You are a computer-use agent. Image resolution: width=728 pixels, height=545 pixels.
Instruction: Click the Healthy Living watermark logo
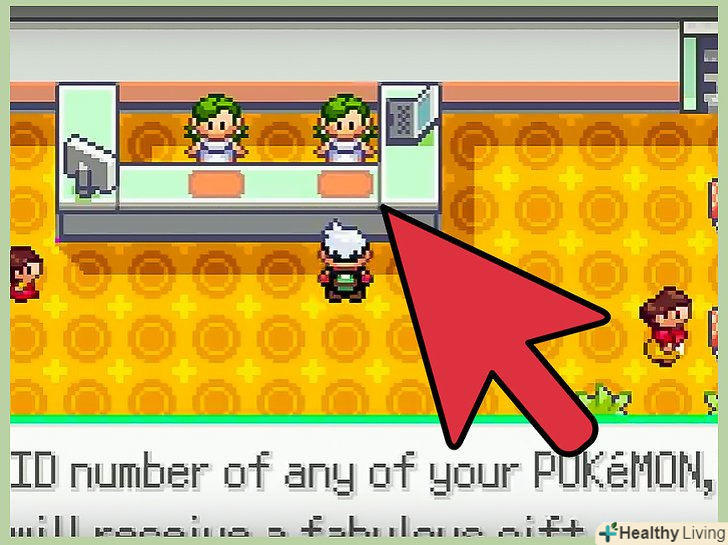pyautogui.click(x=661, y=531)
